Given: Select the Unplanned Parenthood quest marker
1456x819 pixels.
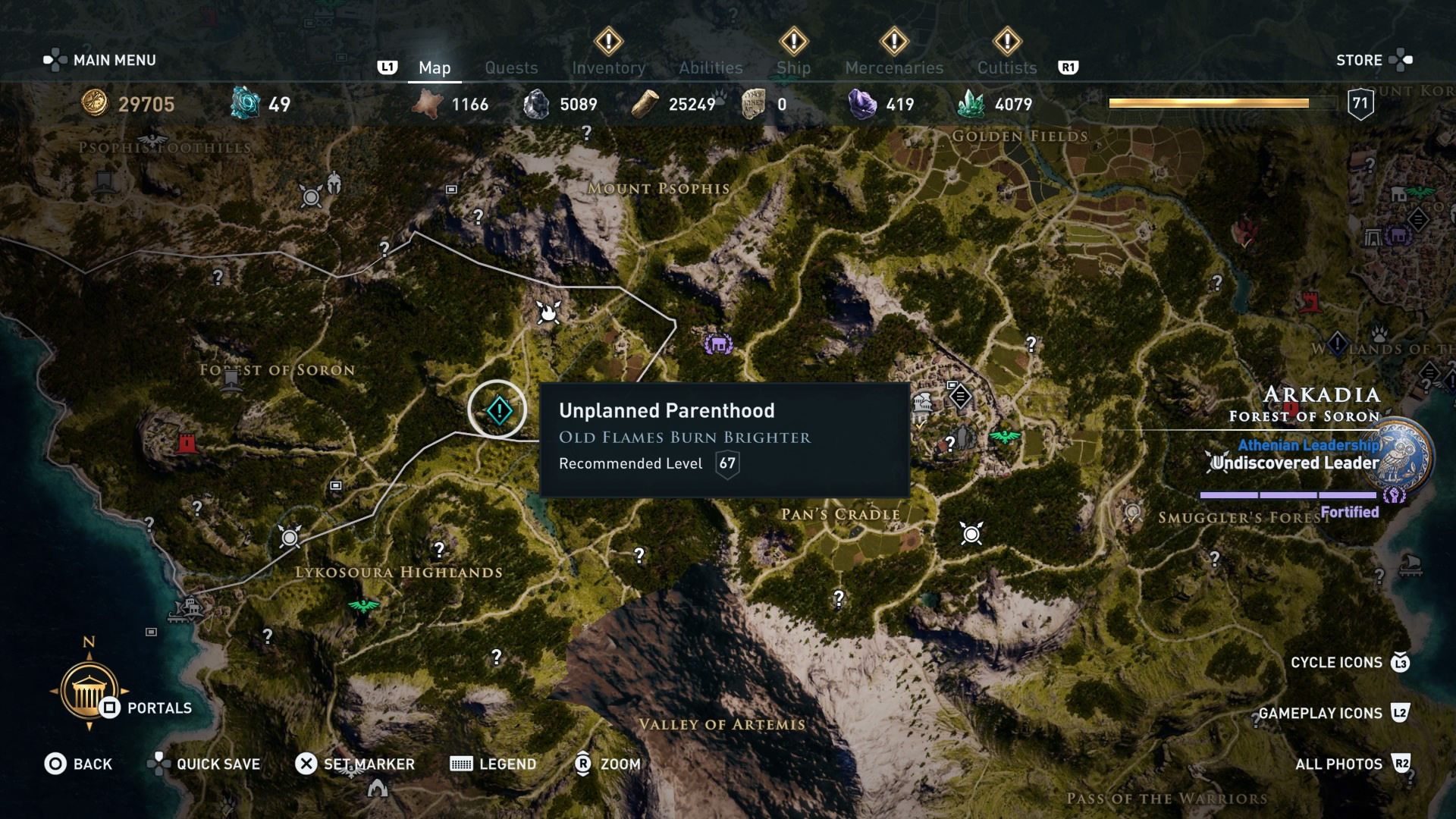Looking at the screenshot, I should (498, 409).
